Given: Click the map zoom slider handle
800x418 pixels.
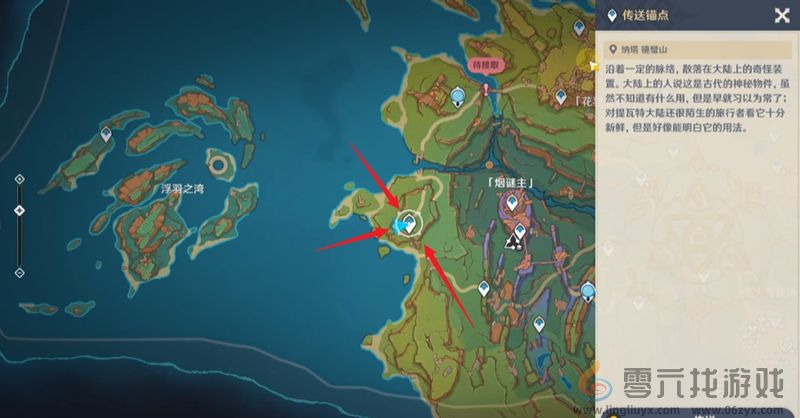Looking at the screenshot, I should [x=19, y=211].
